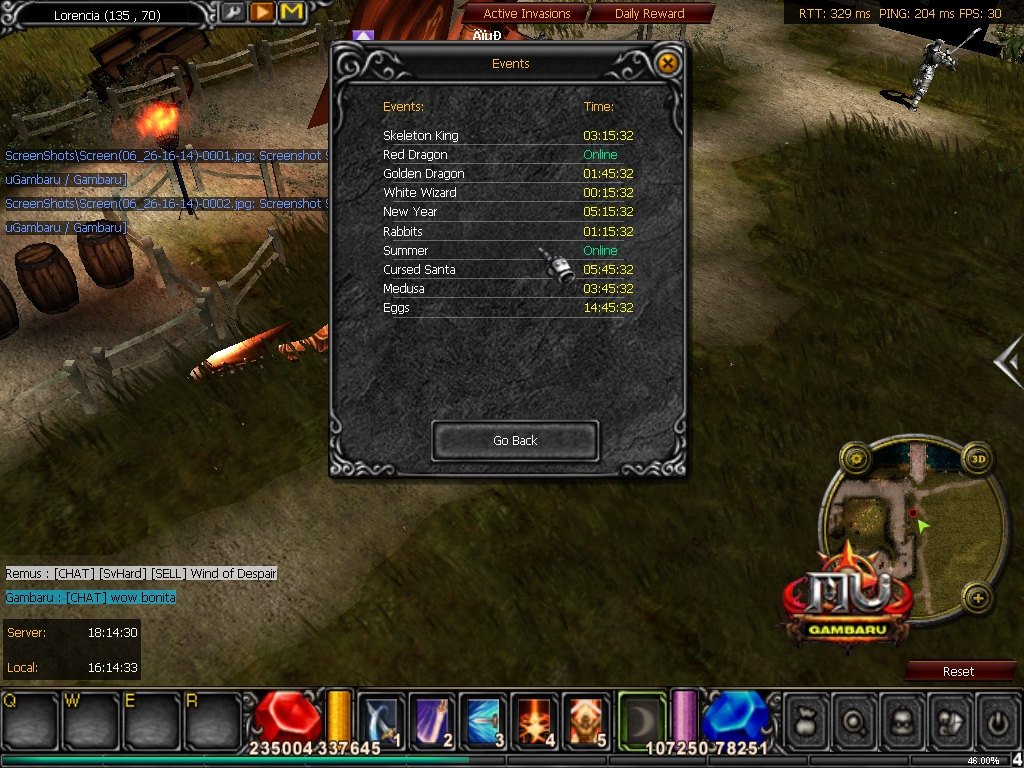Activate the purple skill in slot 2
Image resolution: width=1024 pixels, height=768 pixels.
point(432,718)
